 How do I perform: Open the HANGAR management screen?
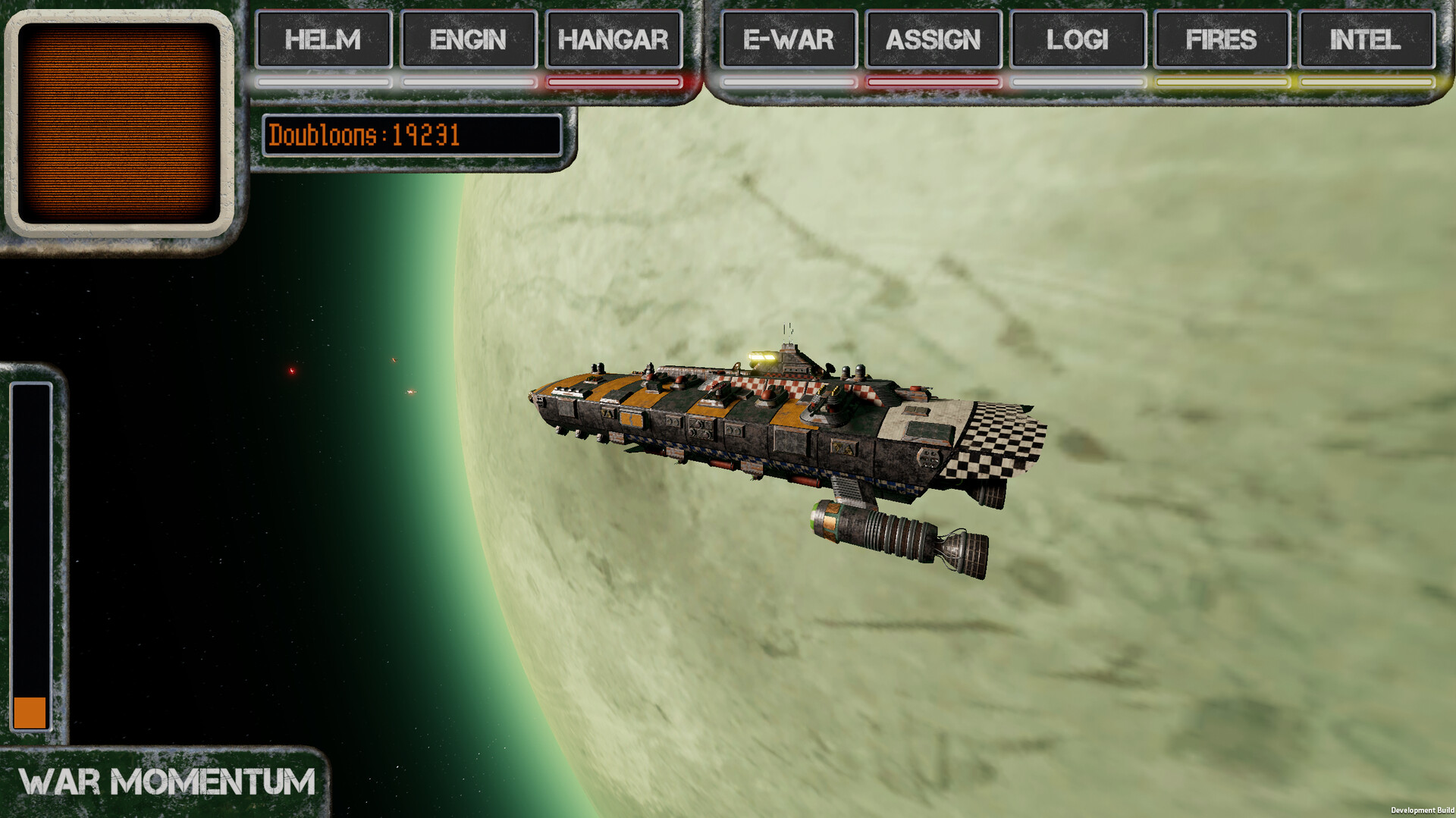[613, 40]
